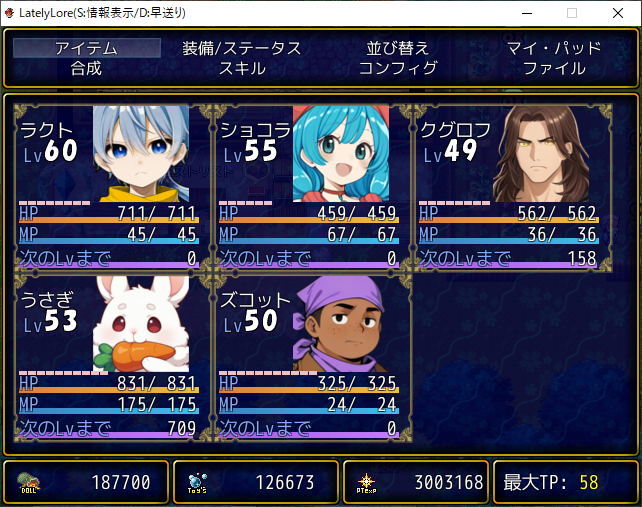Open the スキル menu
Screen dimensions: 642x507
pyautogui.click(x=242, y=68)
